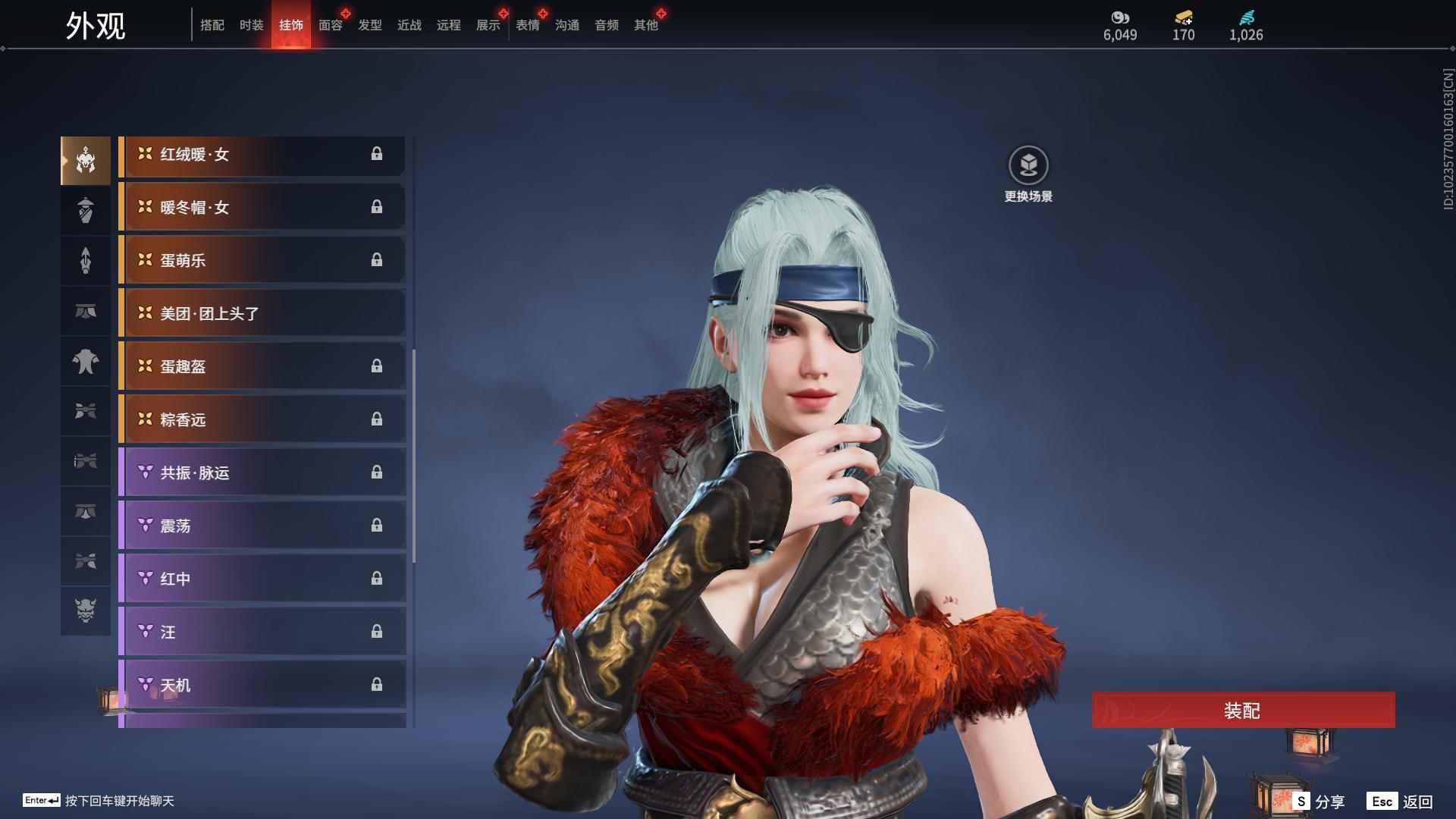Pick the 蛋萌乐 accessory row

click(x=262, y=260)
